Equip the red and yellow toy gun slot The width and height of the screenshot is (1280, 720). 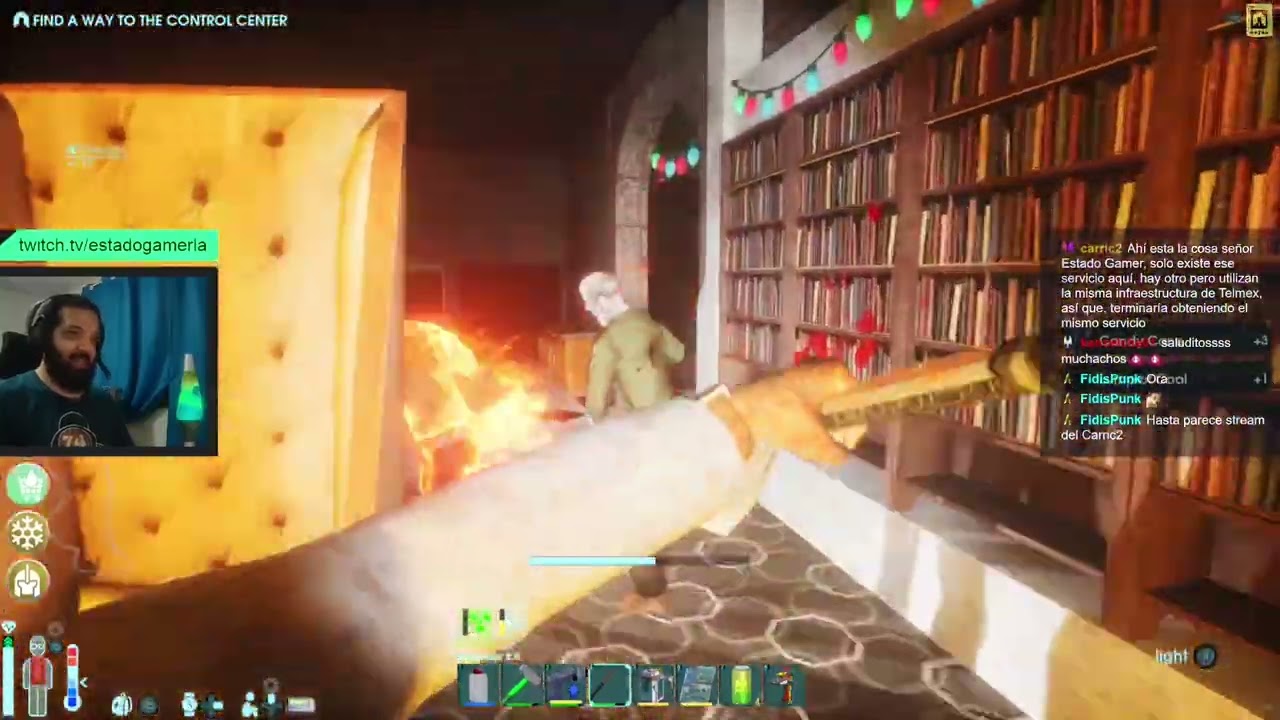click(784, 687)
